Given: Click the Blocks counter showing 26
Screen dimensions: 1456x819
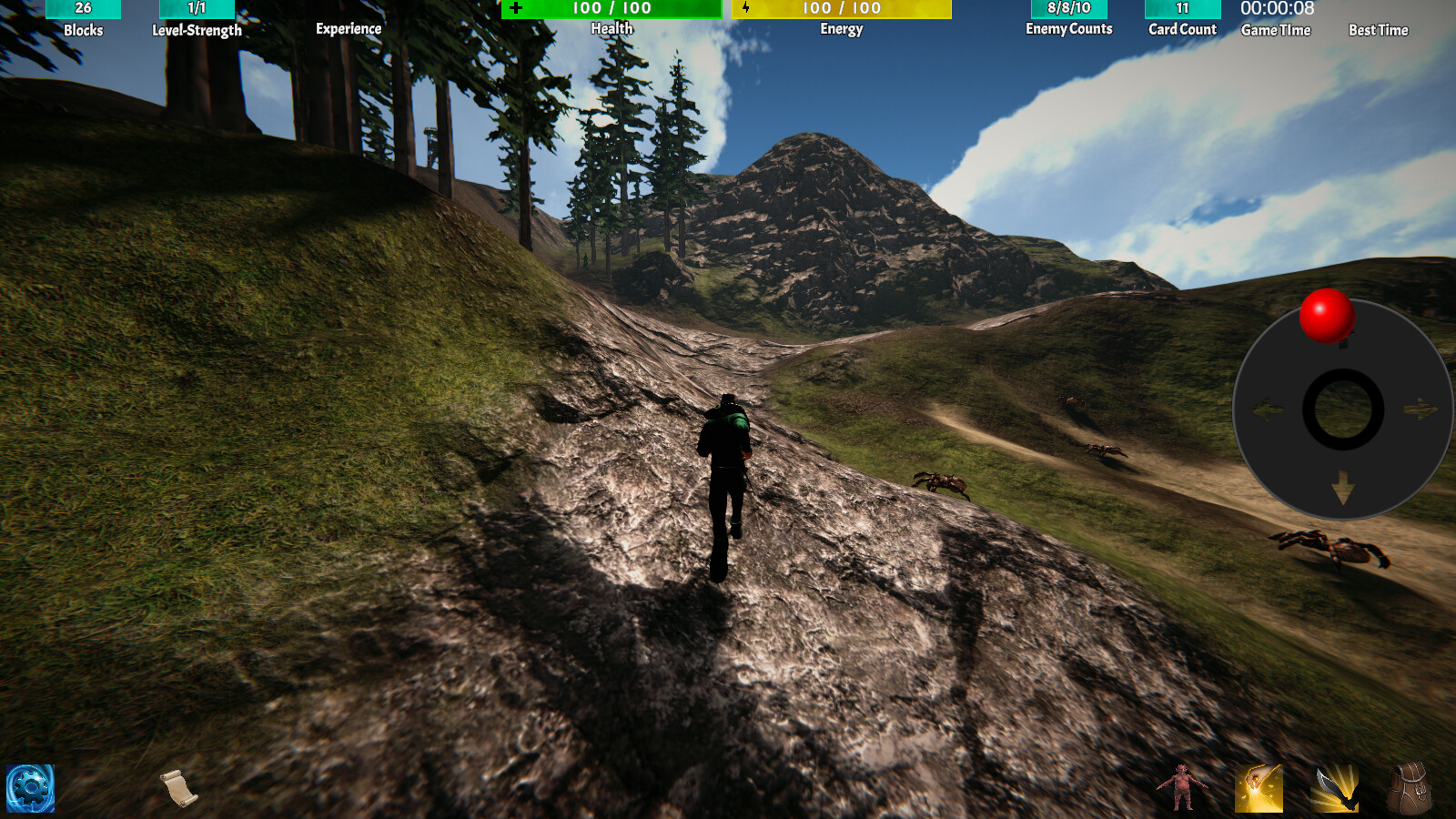Looking at the screenshot, I should tap(85, 9).
